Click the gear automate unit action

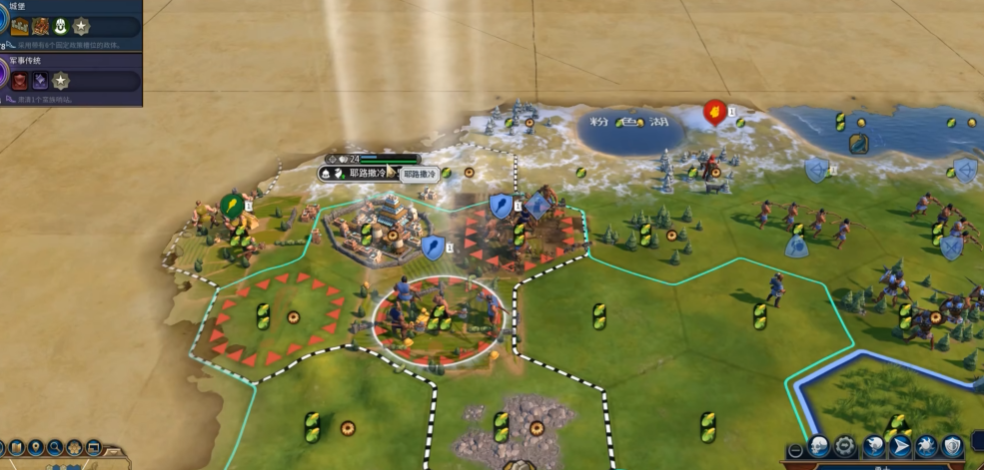click(x=846, y=446)
